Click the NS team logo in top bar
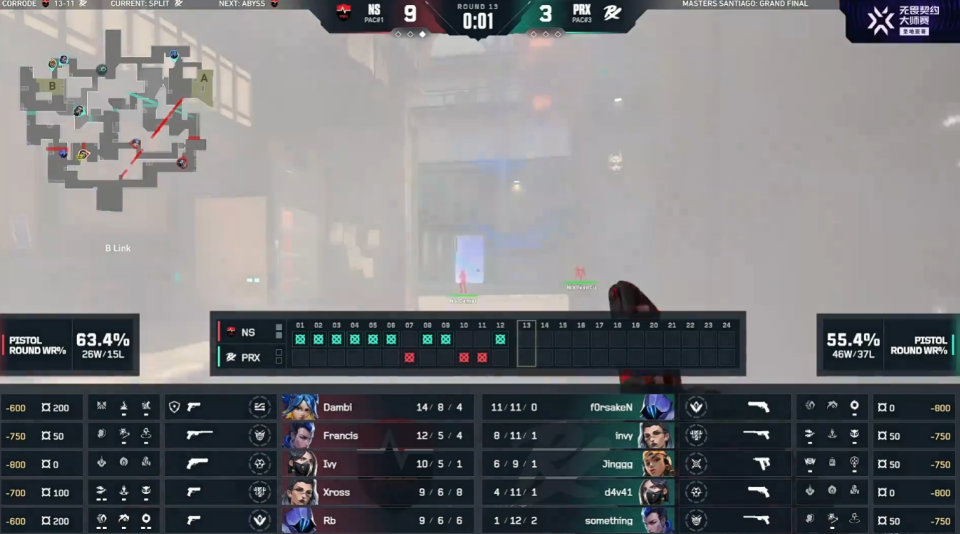The image size is (960, 534). (x=344, y=13)
